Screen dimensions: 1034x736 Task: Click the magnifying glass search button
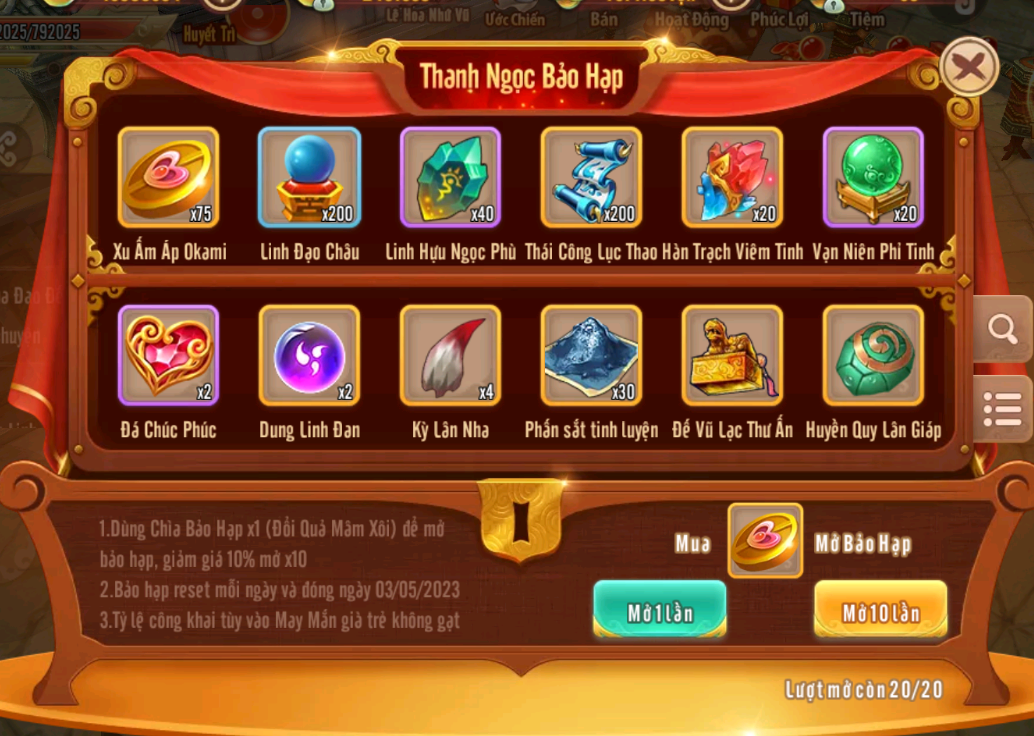click(1002, 328)
